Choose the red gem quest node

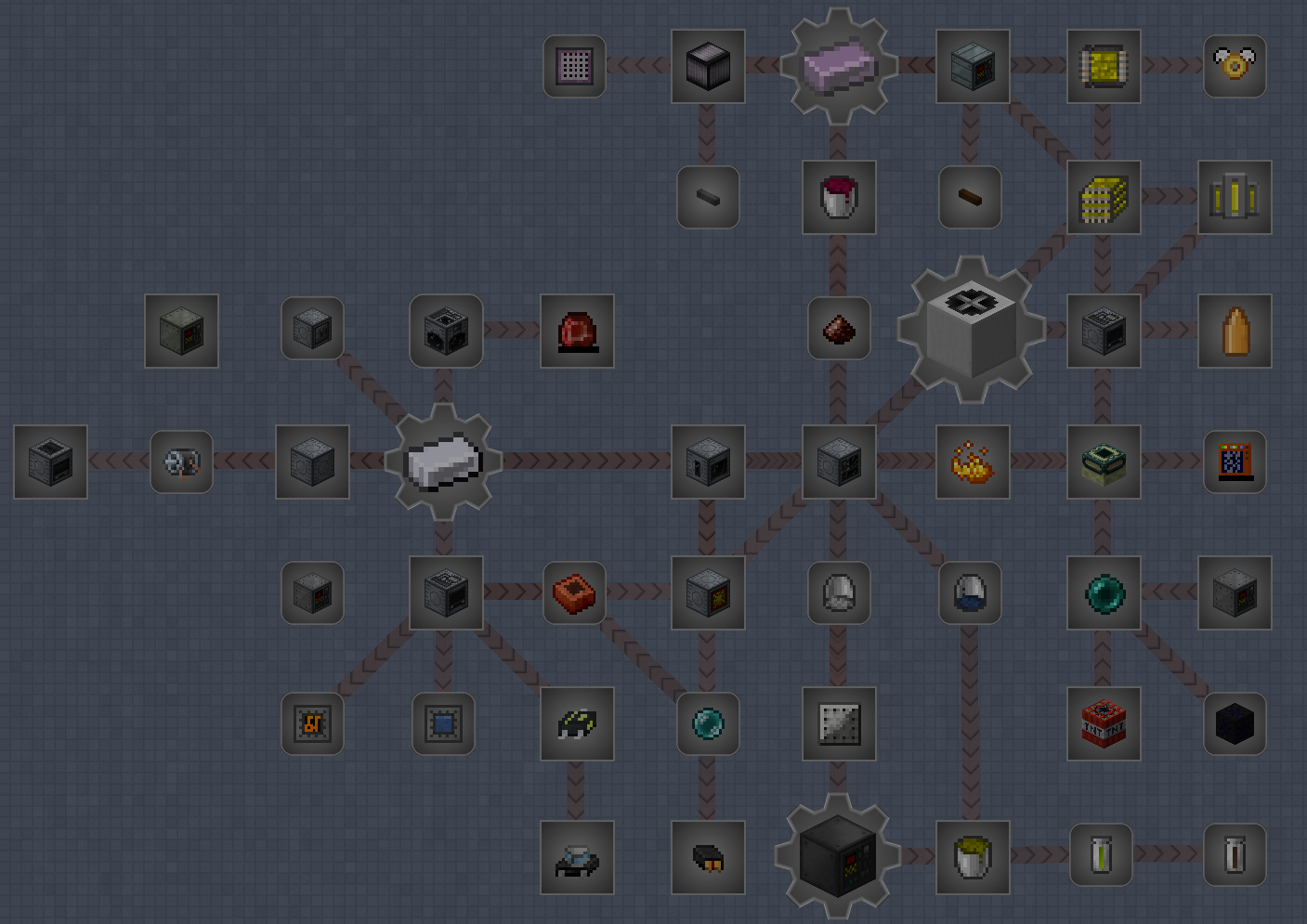577,331
